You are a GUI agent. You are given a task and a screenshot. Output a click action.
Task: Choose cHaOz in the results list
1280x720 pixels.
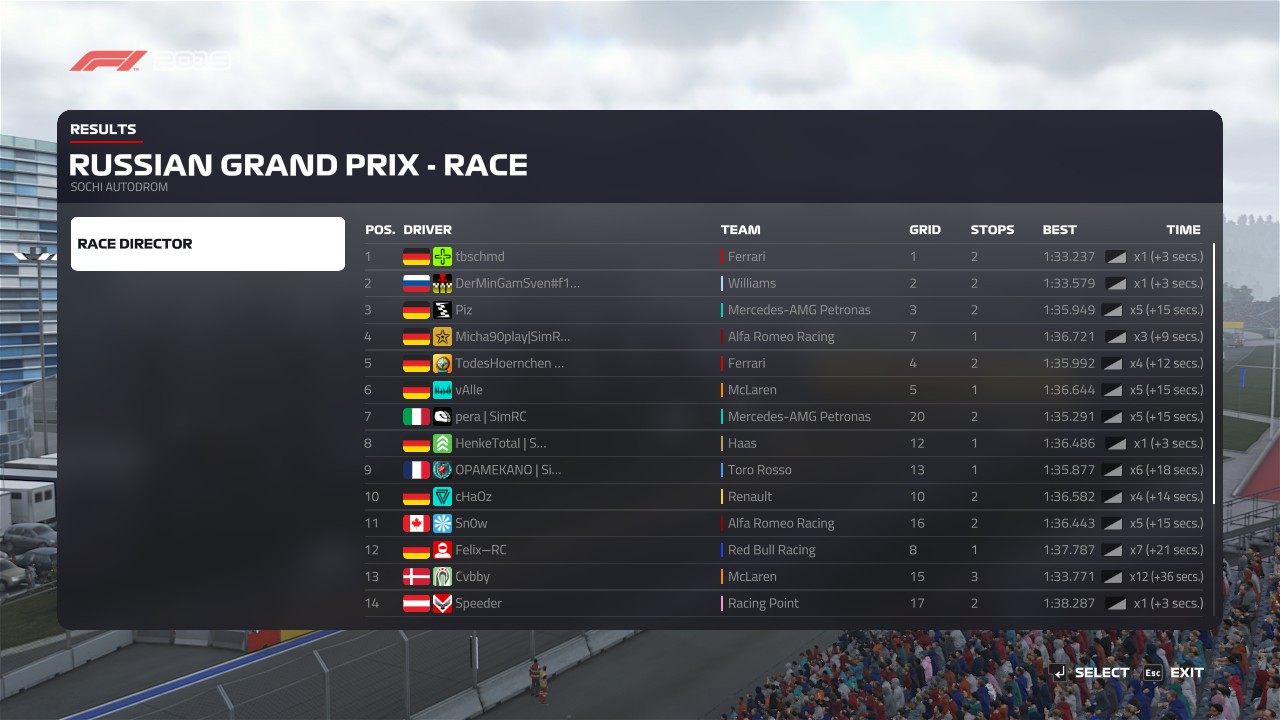point(473,497)
